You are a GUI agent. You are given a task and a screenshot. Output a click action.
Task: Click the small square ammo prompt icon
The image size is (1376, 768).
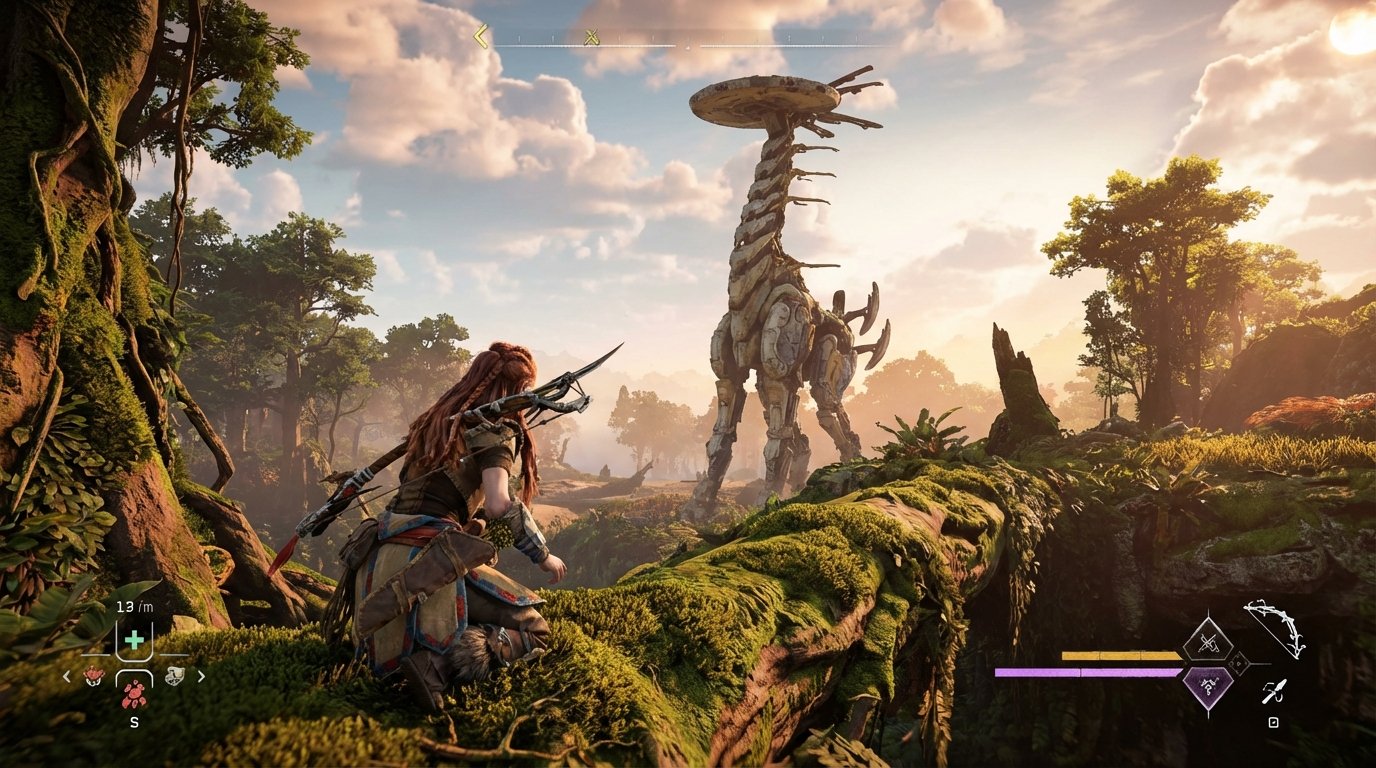point(1272,722)
